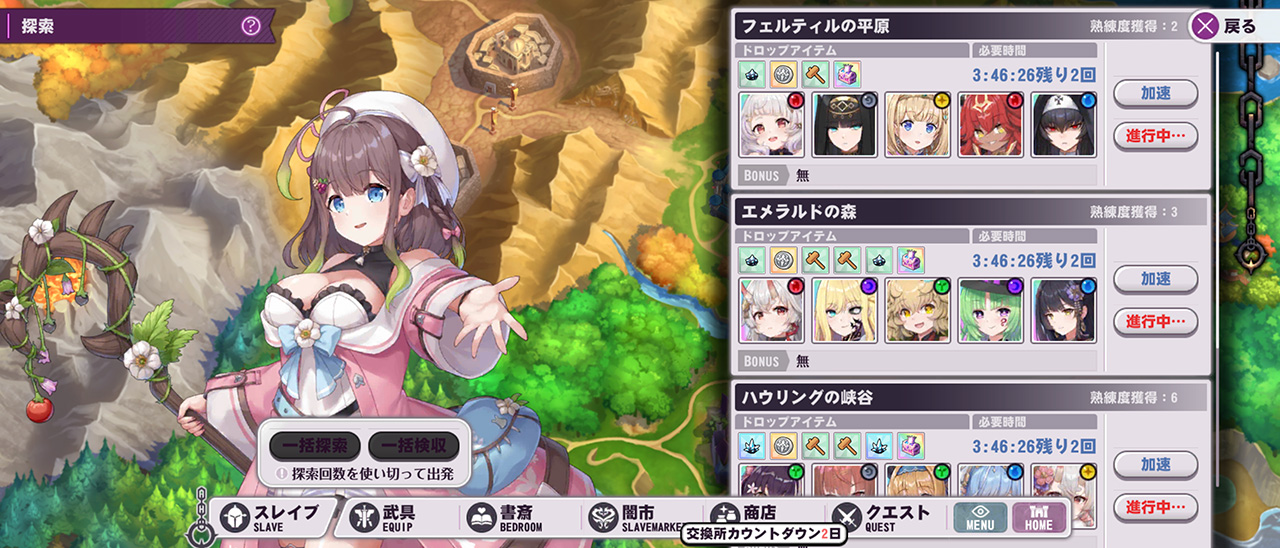Tap 加速 on ハウリングの峡谷
The width and height of the screenshot is (1280, 548).
[1155, 464]
